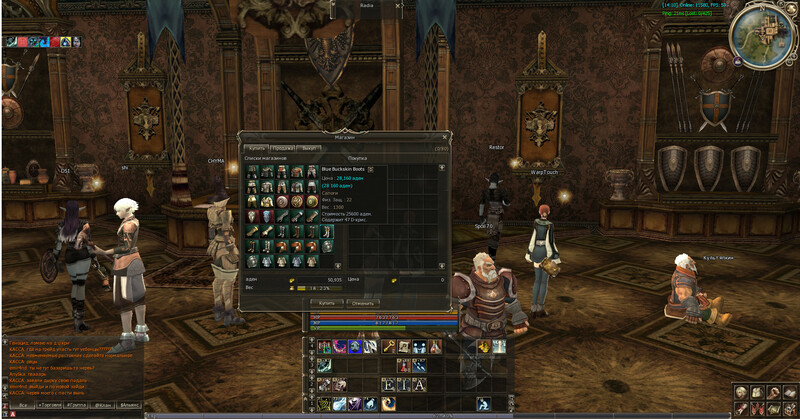Cancel the shop with Отменить button
The image size is (800, 419).
tap(363, 301)
